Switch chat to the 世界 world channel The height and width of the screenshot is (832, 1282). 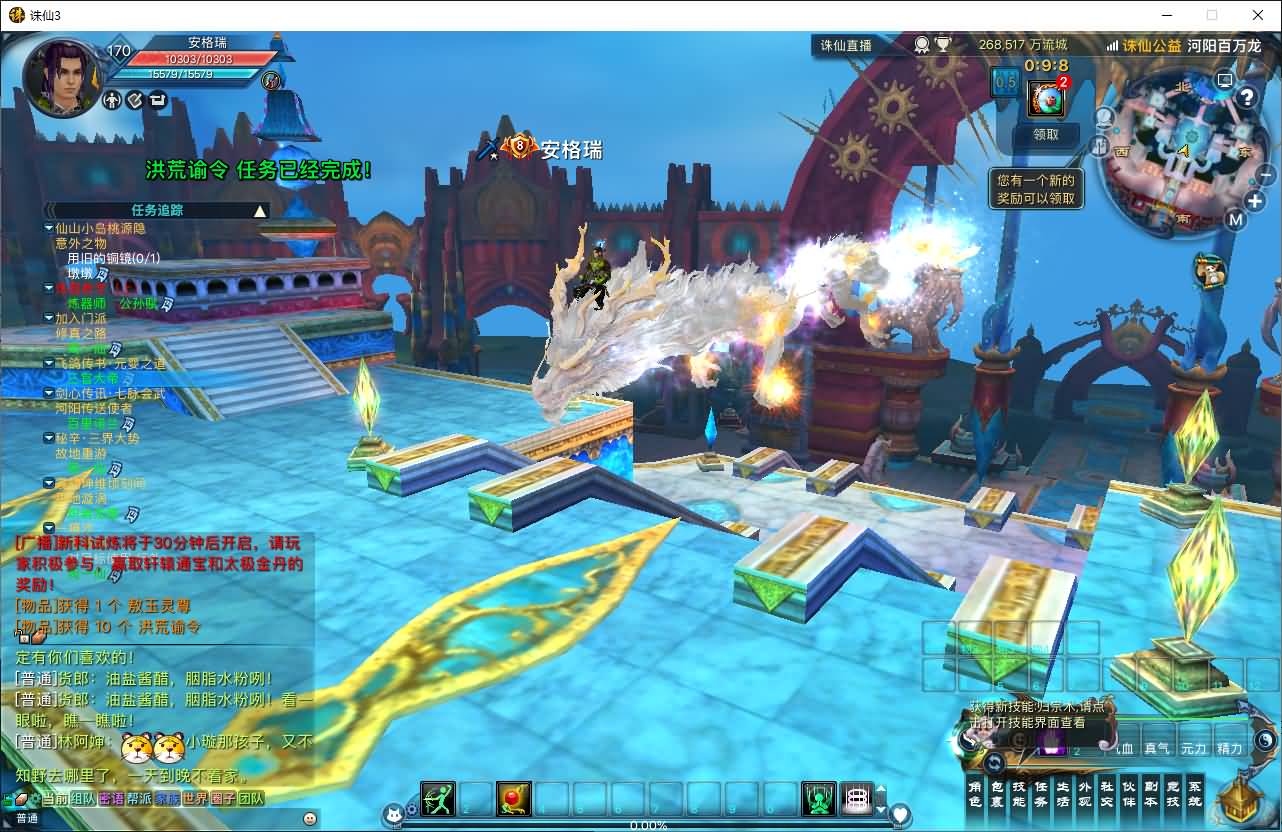(195, 799)
